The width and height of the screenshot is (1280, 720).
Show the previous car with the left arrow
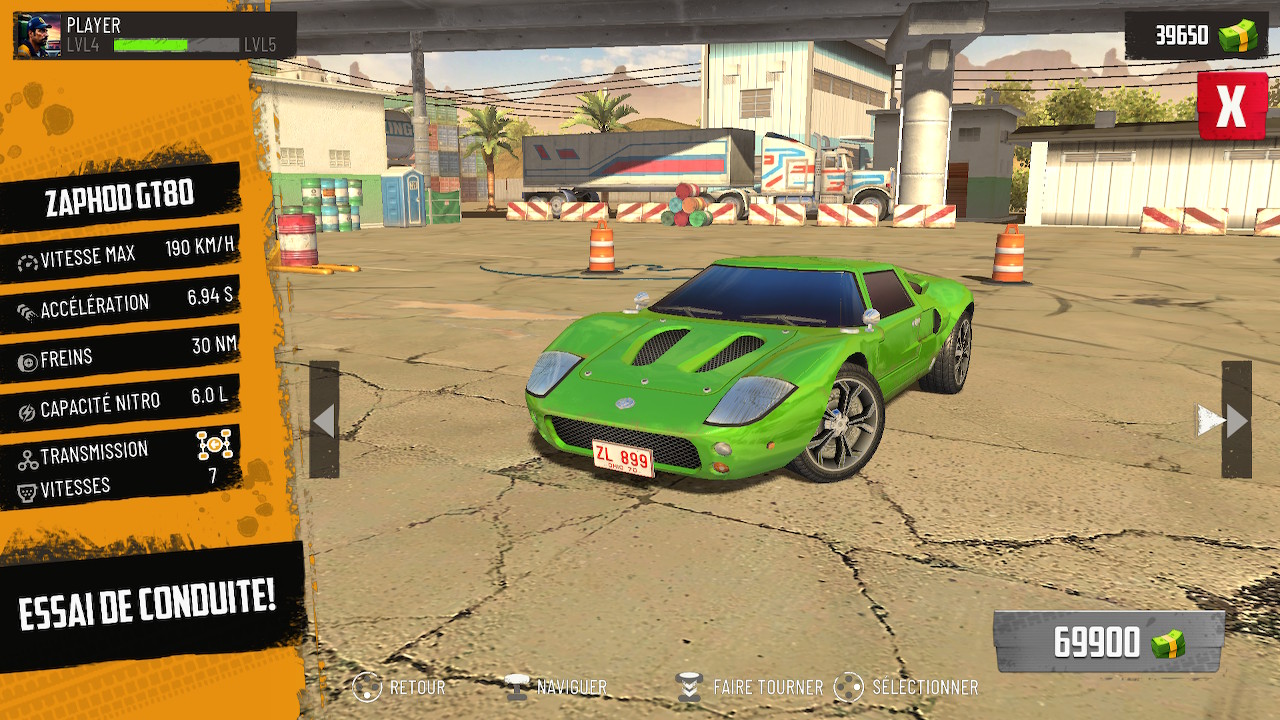pos(324,420)
